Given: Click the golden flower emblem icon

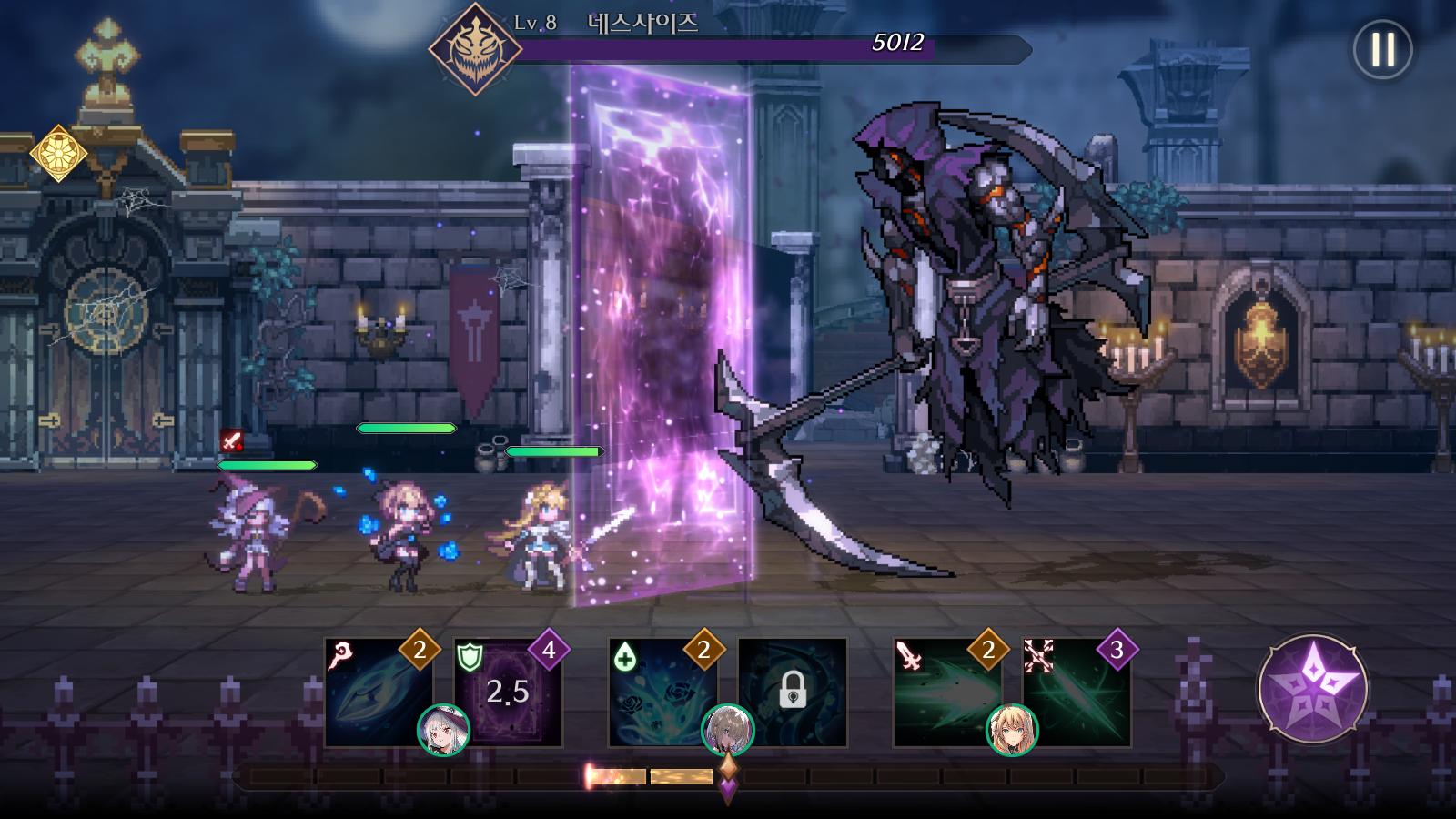Looking at the screenshot, I should click(58, 153).
